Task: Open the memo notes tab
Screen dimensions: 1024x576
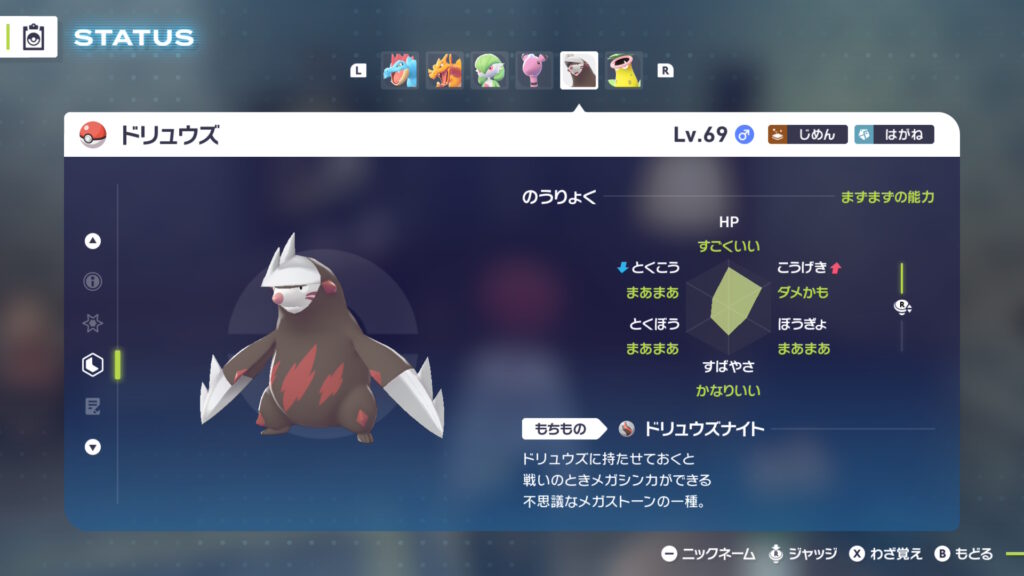Action: pos(93,406)
